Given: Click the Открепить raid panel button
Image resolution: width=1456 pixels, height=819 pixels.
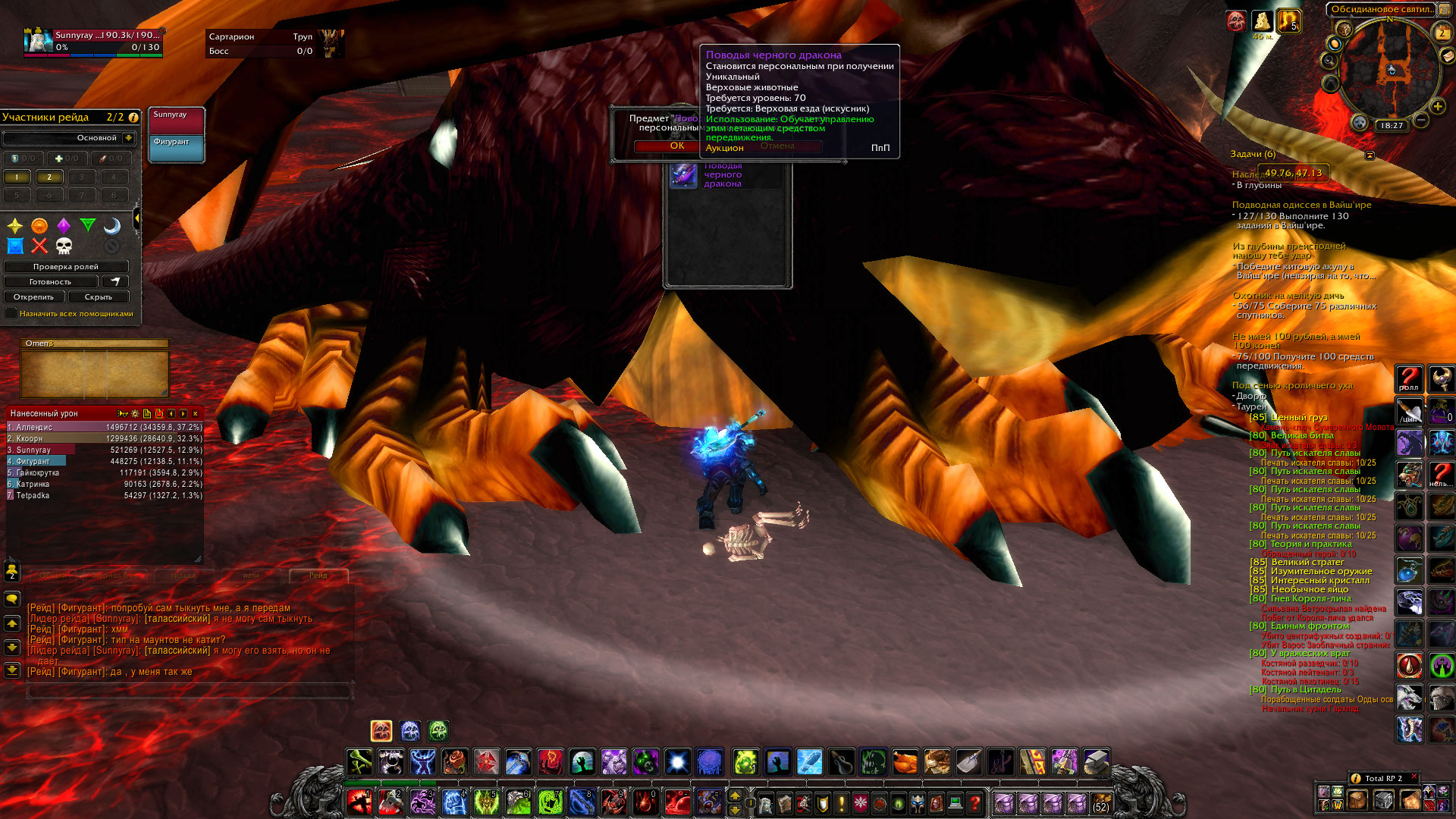Looking at the screenshot, I should [34, 297].
